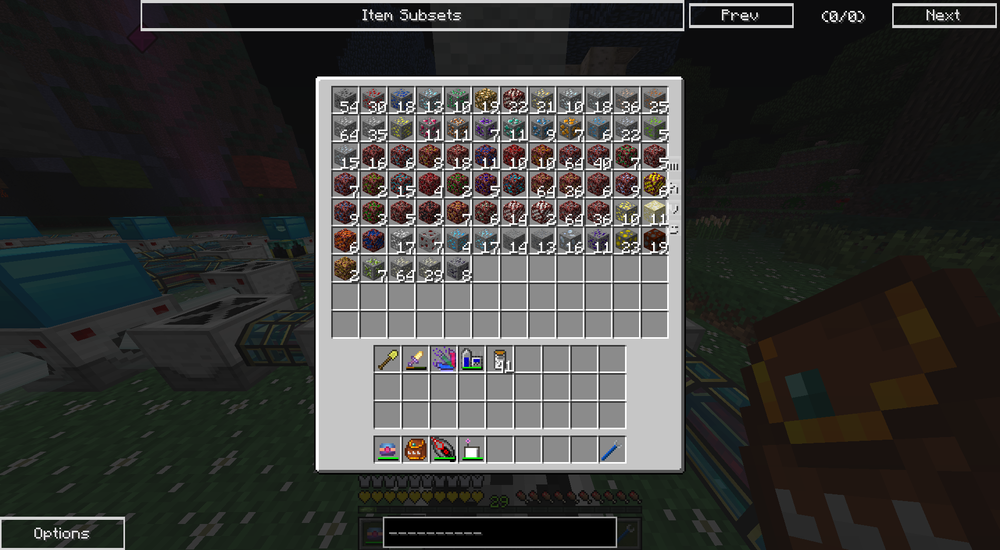Pick up the glass jar stack of 21

(500, 359)
